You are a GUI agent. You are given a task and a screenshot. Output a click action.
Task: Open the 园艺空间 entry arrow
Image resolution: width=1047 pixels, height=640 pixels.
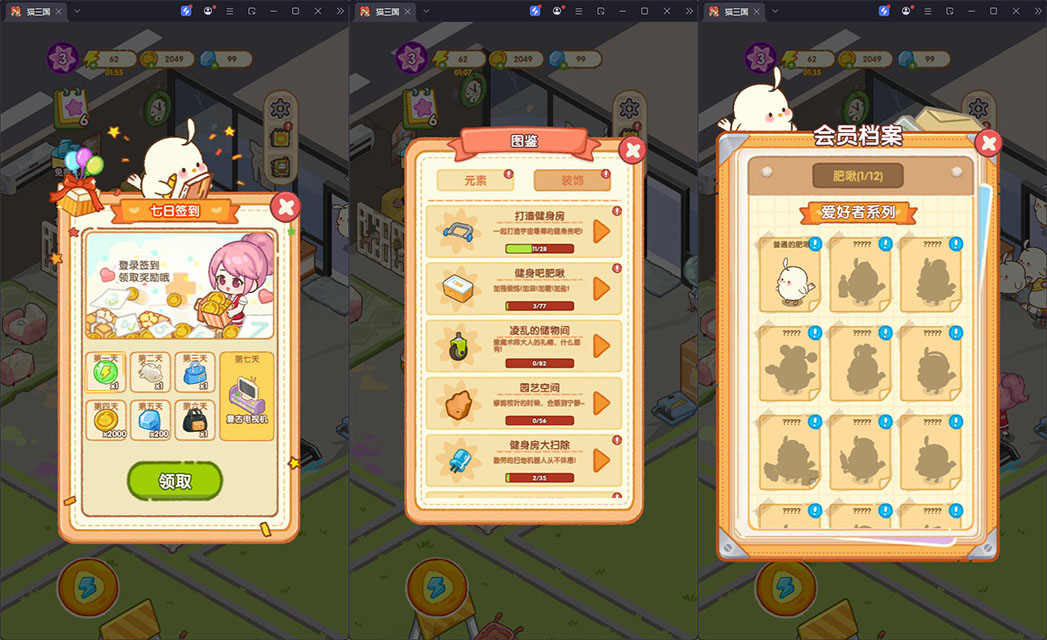coord(601,402)
